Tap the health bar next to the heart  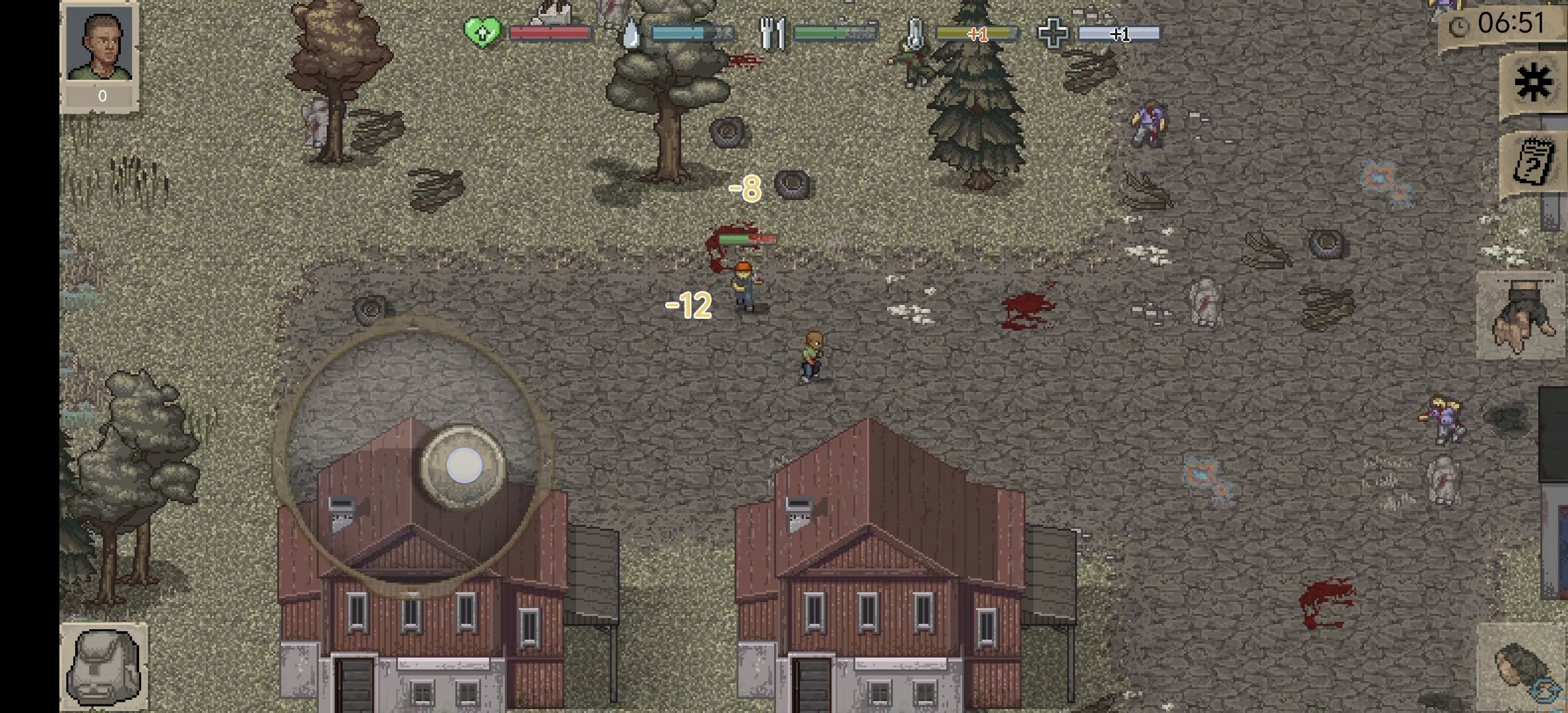[x=551, y=31]
